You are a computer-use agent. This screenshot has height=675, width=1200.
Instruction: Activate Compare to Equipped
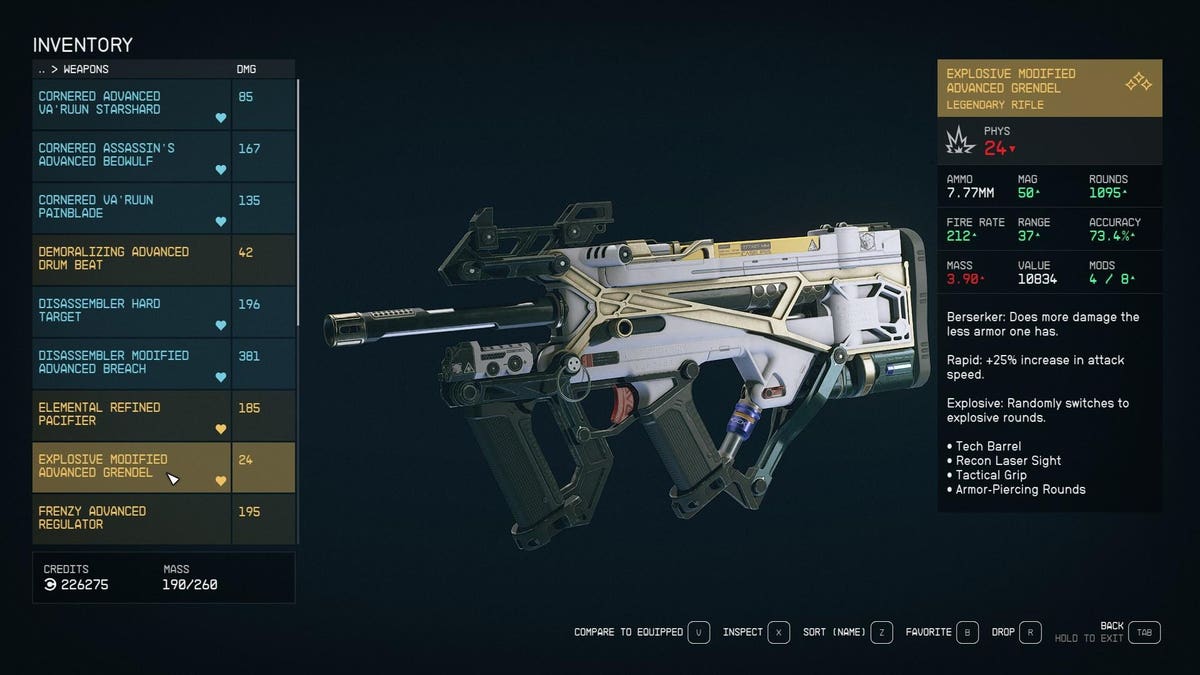699,632
